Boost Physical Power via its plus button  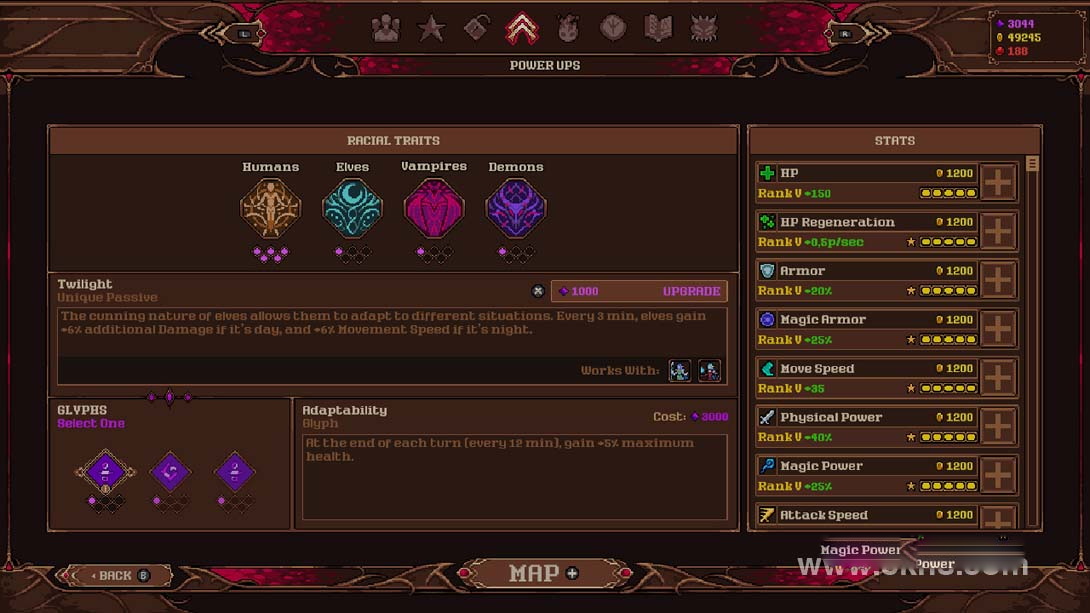click(x=998, y=427)
